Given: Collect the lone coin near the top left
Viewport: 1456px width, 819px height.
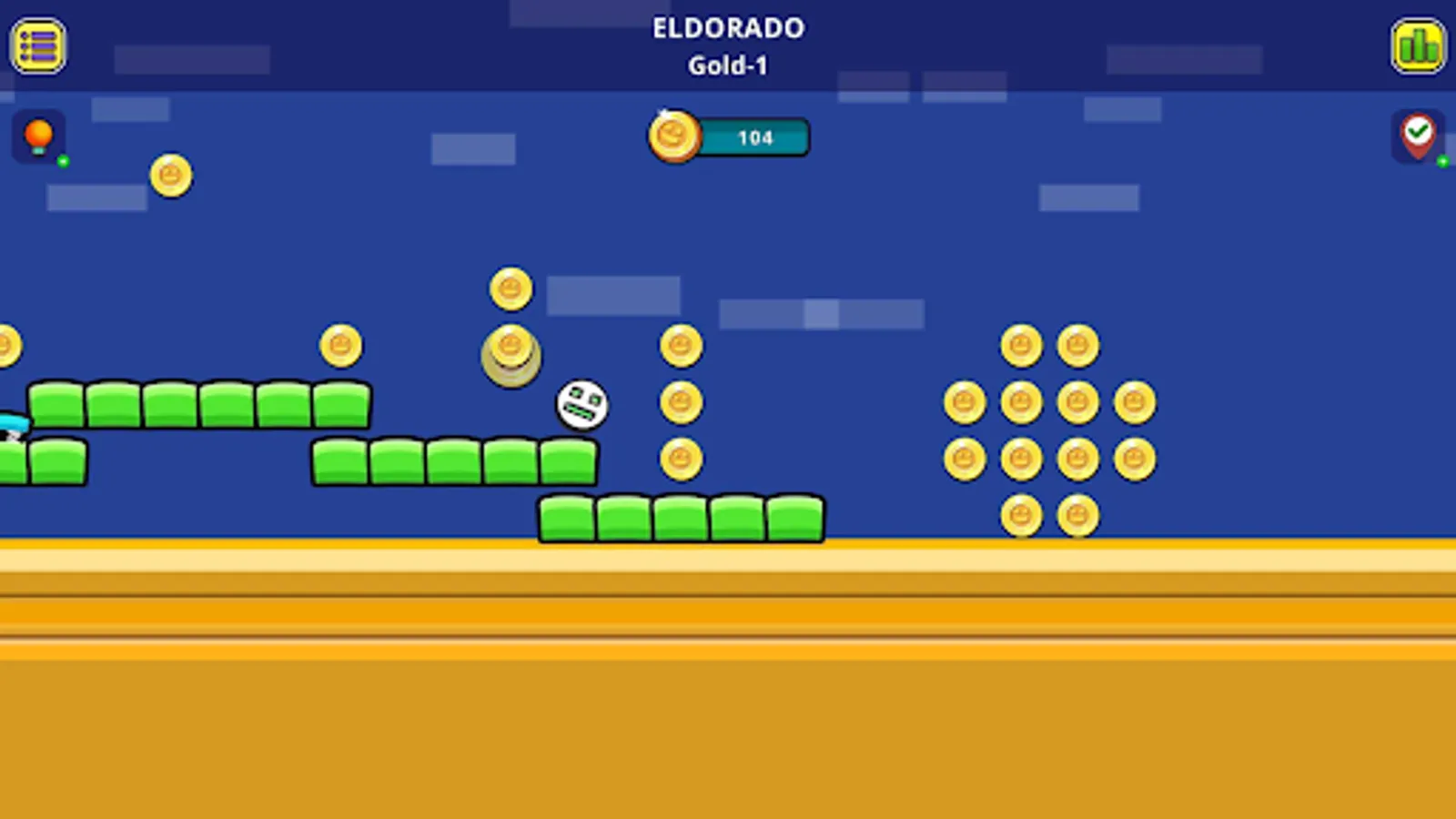Looking at the screenshot, I should click(169, 175).
